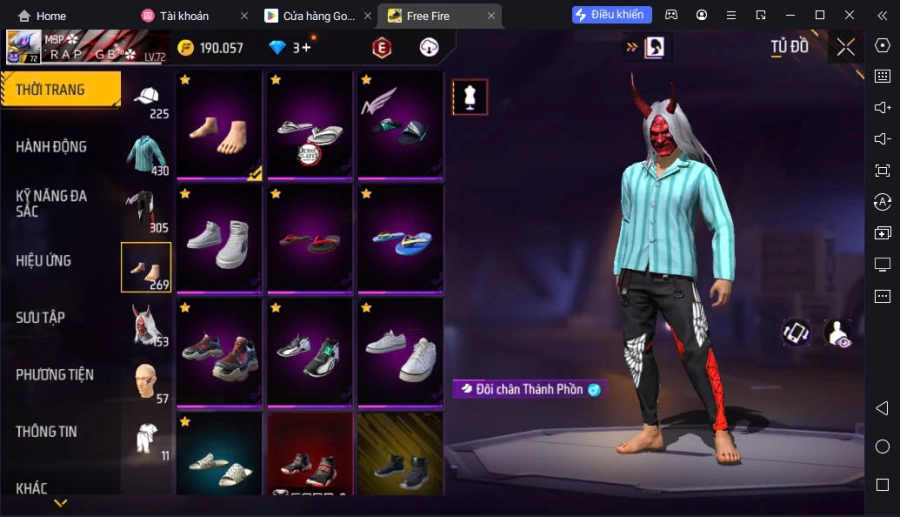Open the black pants subcategory
Viewport: 900px width, 517px height.
[146, 212]
